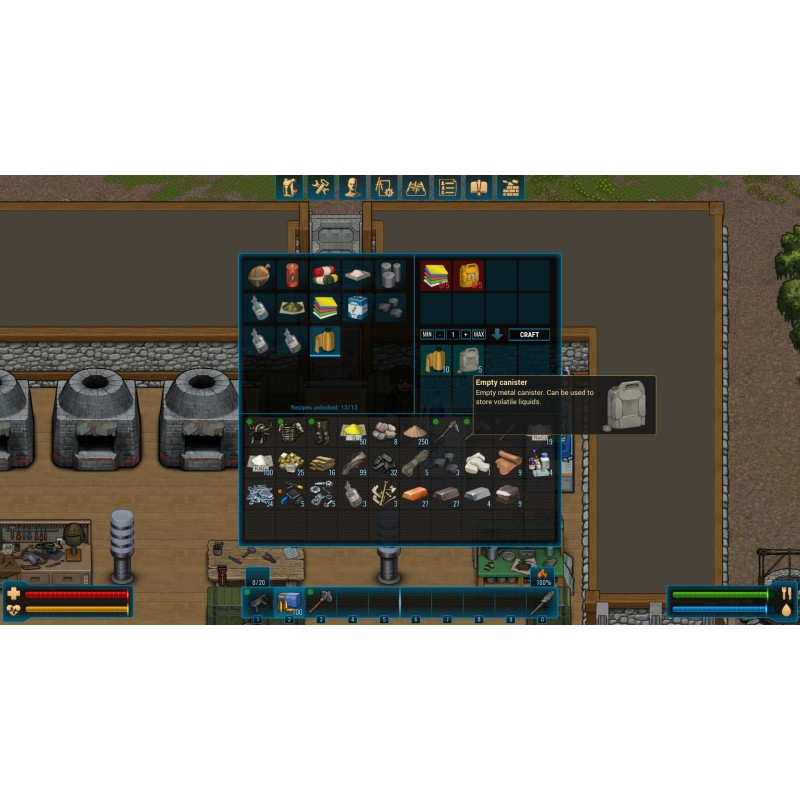Image resolution: width=800 pixels, height=800 pixels.
Task: Open the brick wall building menu
Action: (511, 187)
